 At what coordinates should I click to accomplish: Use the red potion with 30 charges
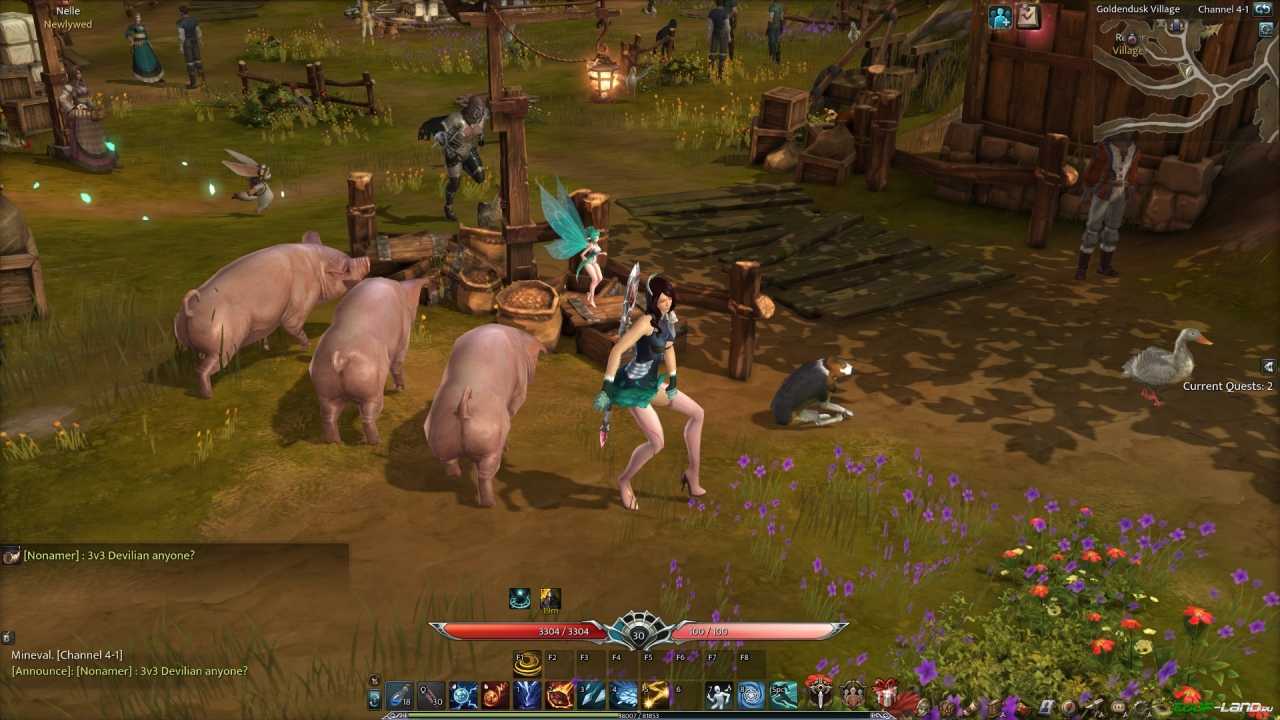tap(431, 694)
